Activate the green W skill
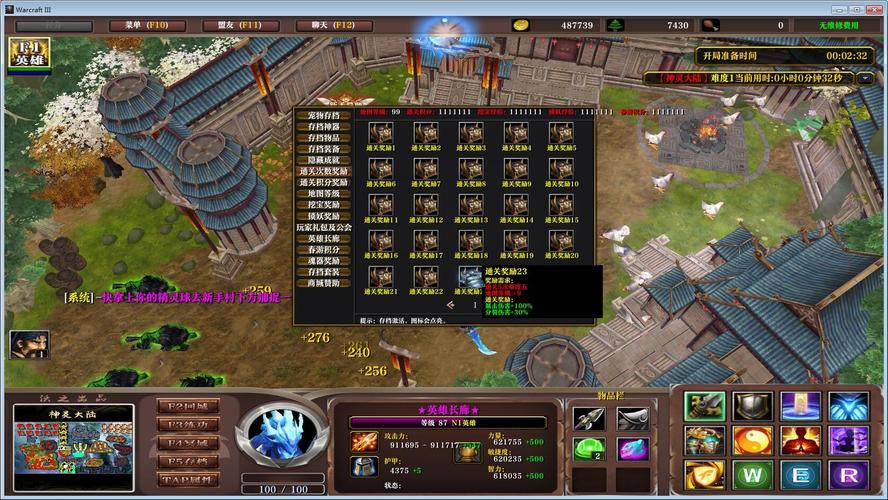This screenshot has height=500, width=888. point(753,473)
